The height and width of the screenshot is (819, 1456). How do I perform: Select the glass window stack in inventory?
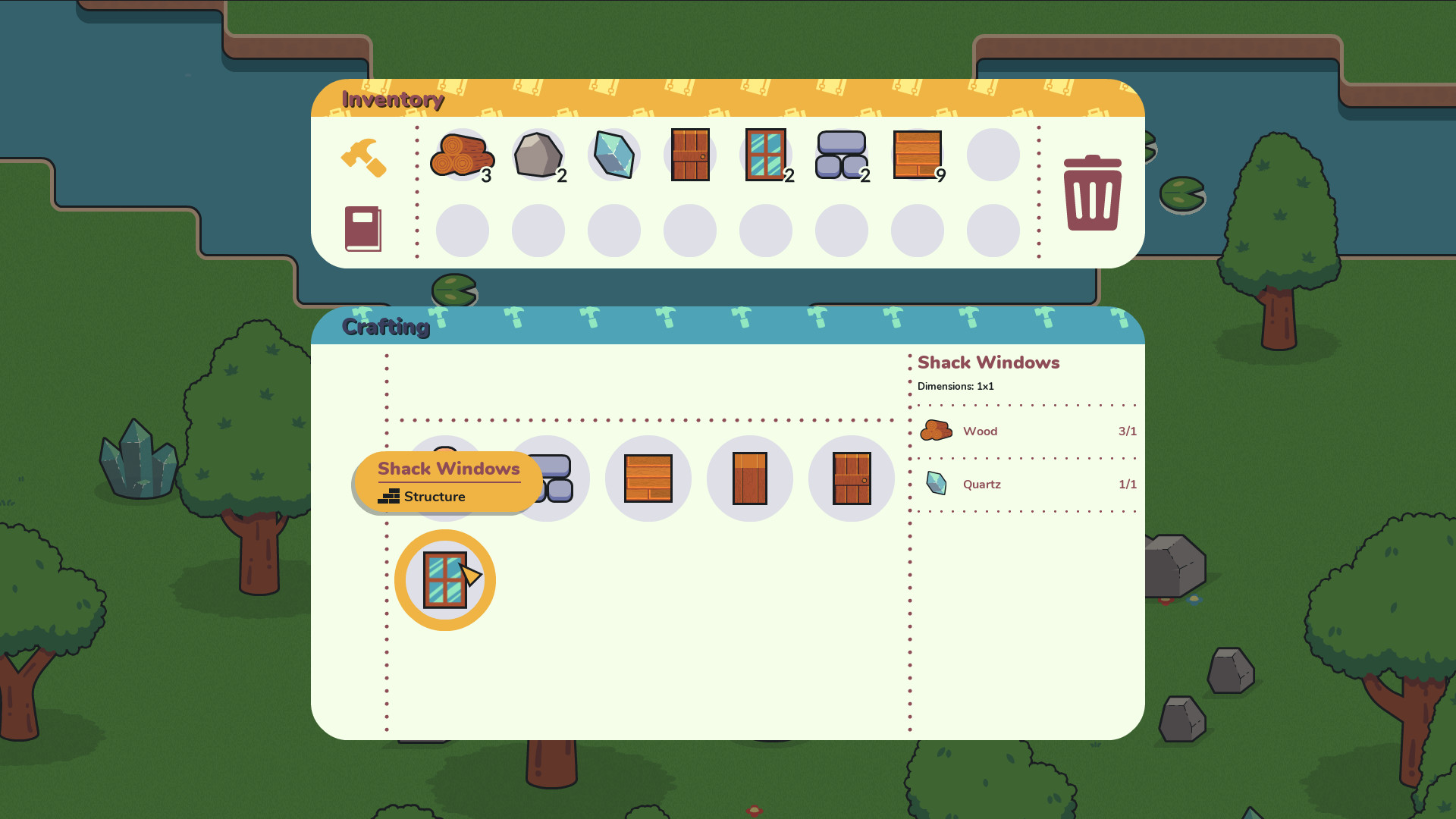click(766, 155)
